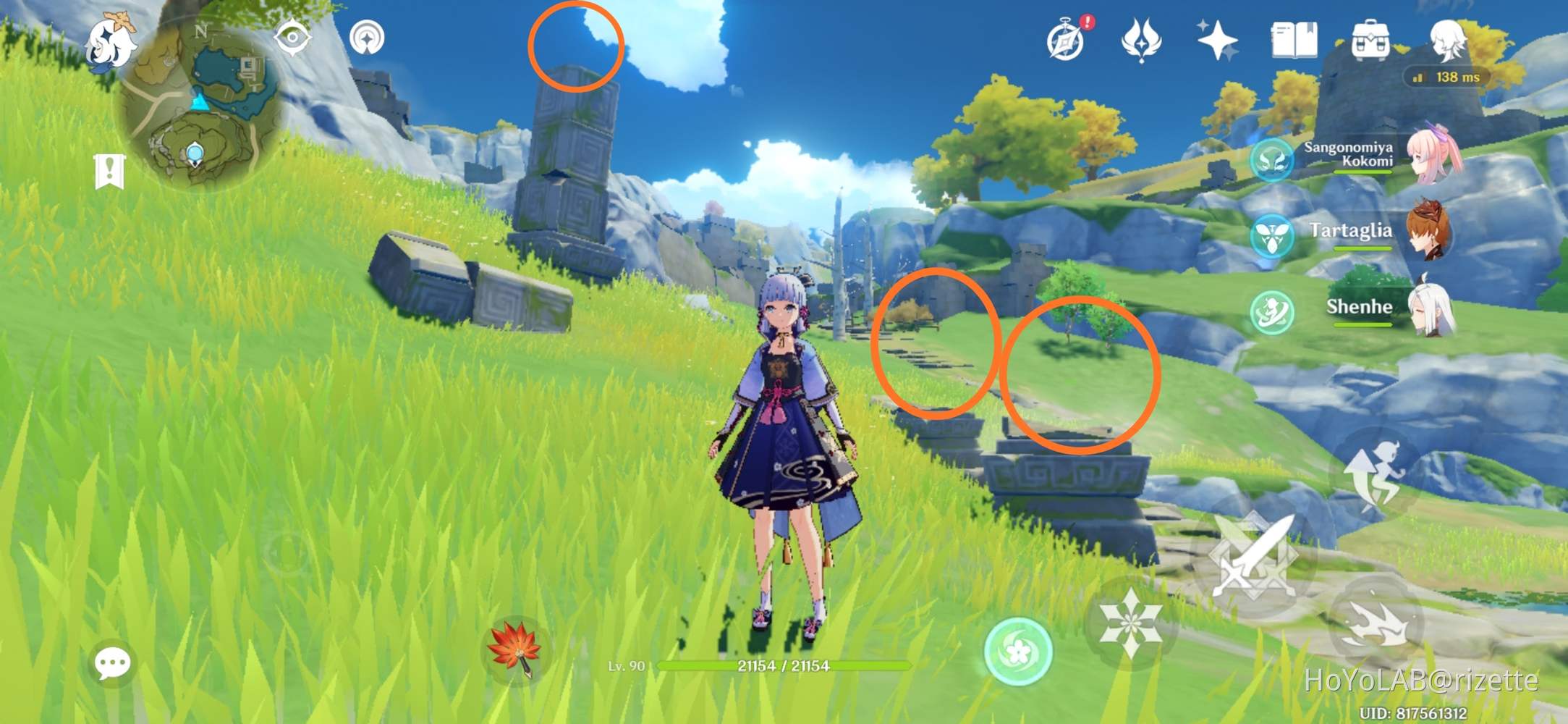
Task: Toggle the quest tracker eye icon
Action: click(x=292, y=35)
